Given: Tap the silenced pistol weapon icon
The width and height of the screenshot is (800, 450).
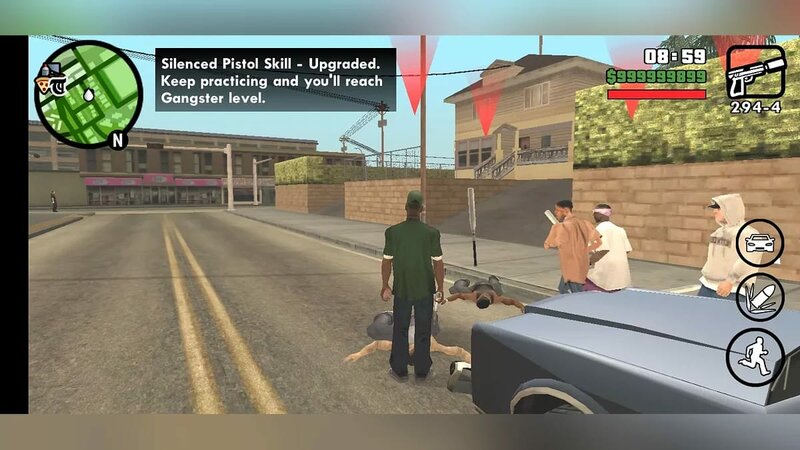Looking at the screenshot, I should (x=755, y=72).
